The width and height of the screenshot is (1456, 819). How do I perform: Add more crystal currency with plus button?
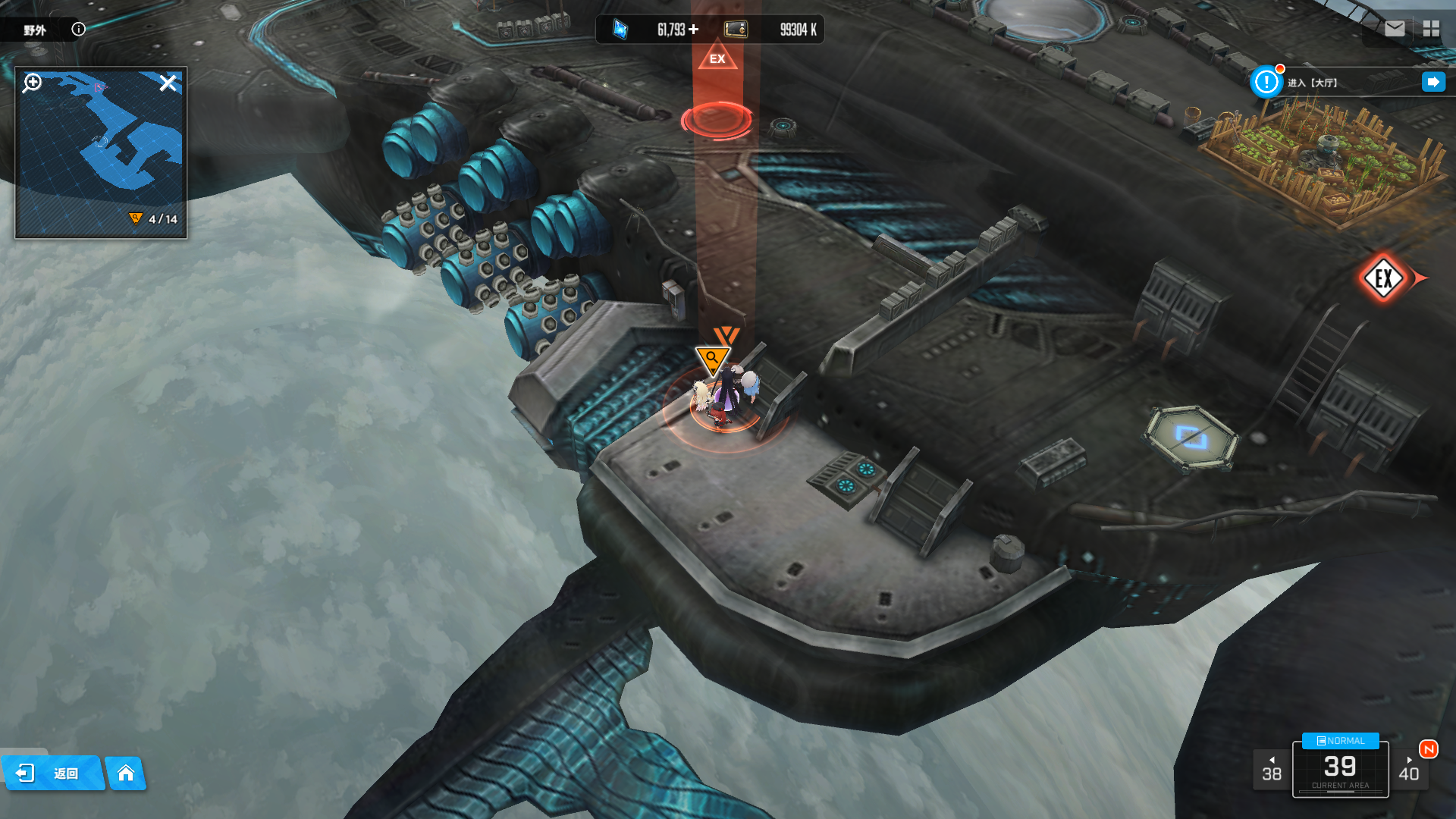(694, 30)
